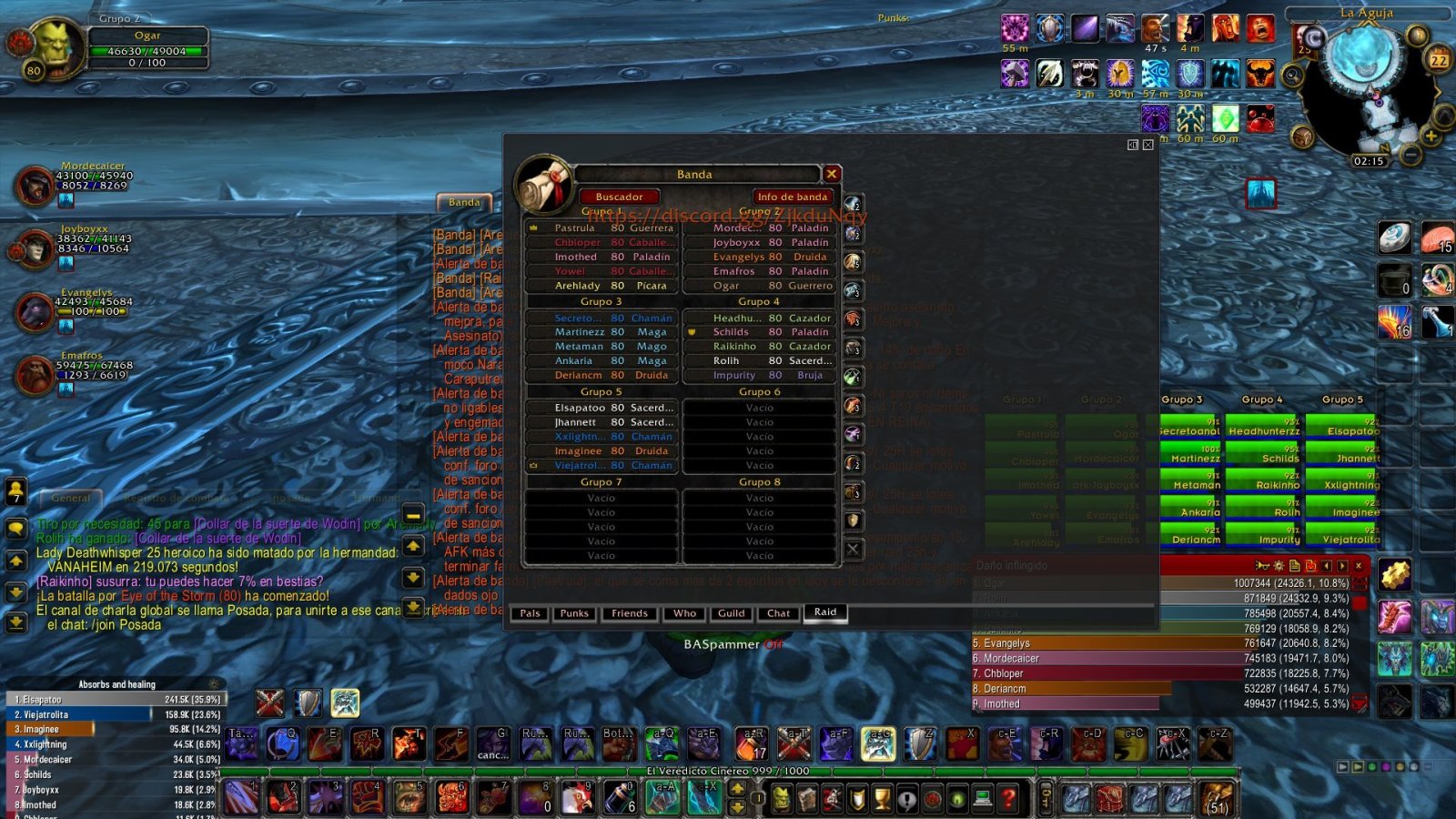Screen dimensions: 1456x819
Task: Zoom in the minimap with the plus button
Action: click(x=1431, y=136)
